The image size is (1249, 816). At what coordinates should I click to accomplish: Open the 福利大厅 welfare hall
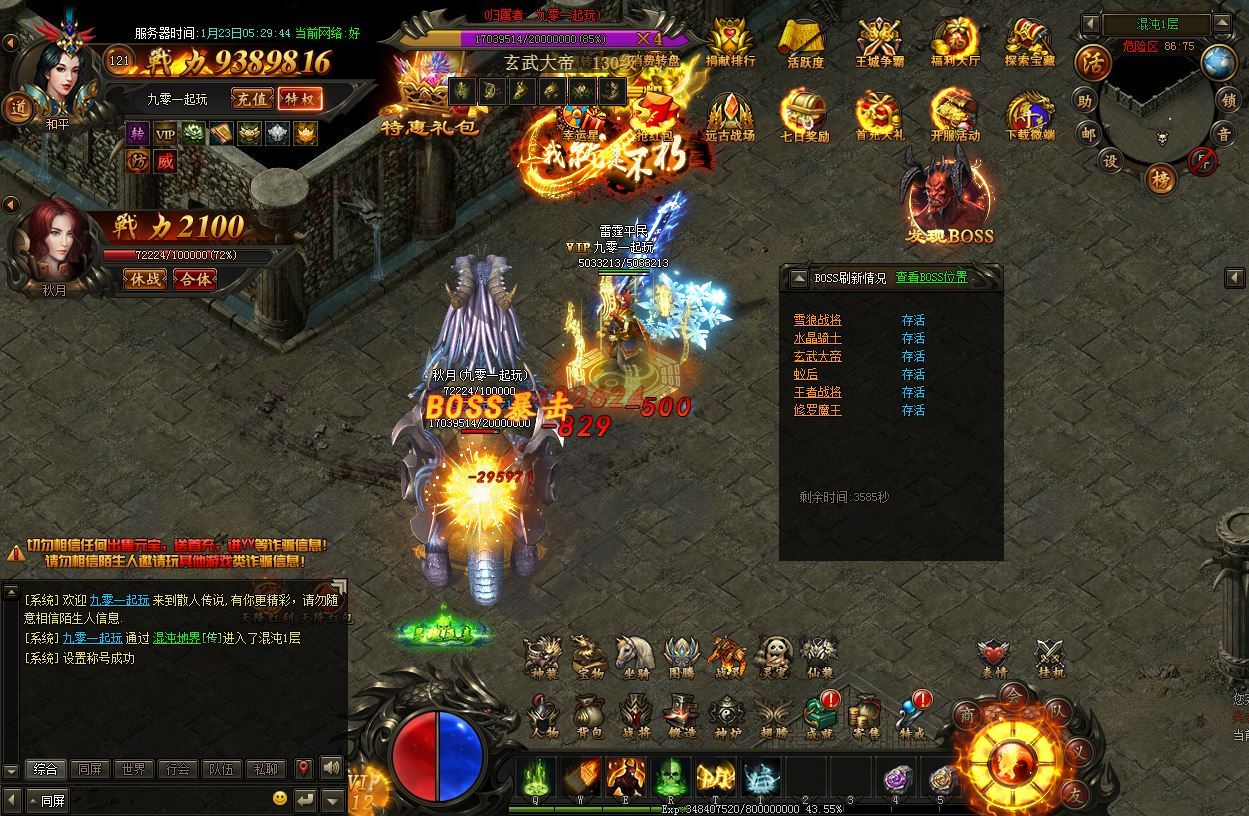point(955,43)
